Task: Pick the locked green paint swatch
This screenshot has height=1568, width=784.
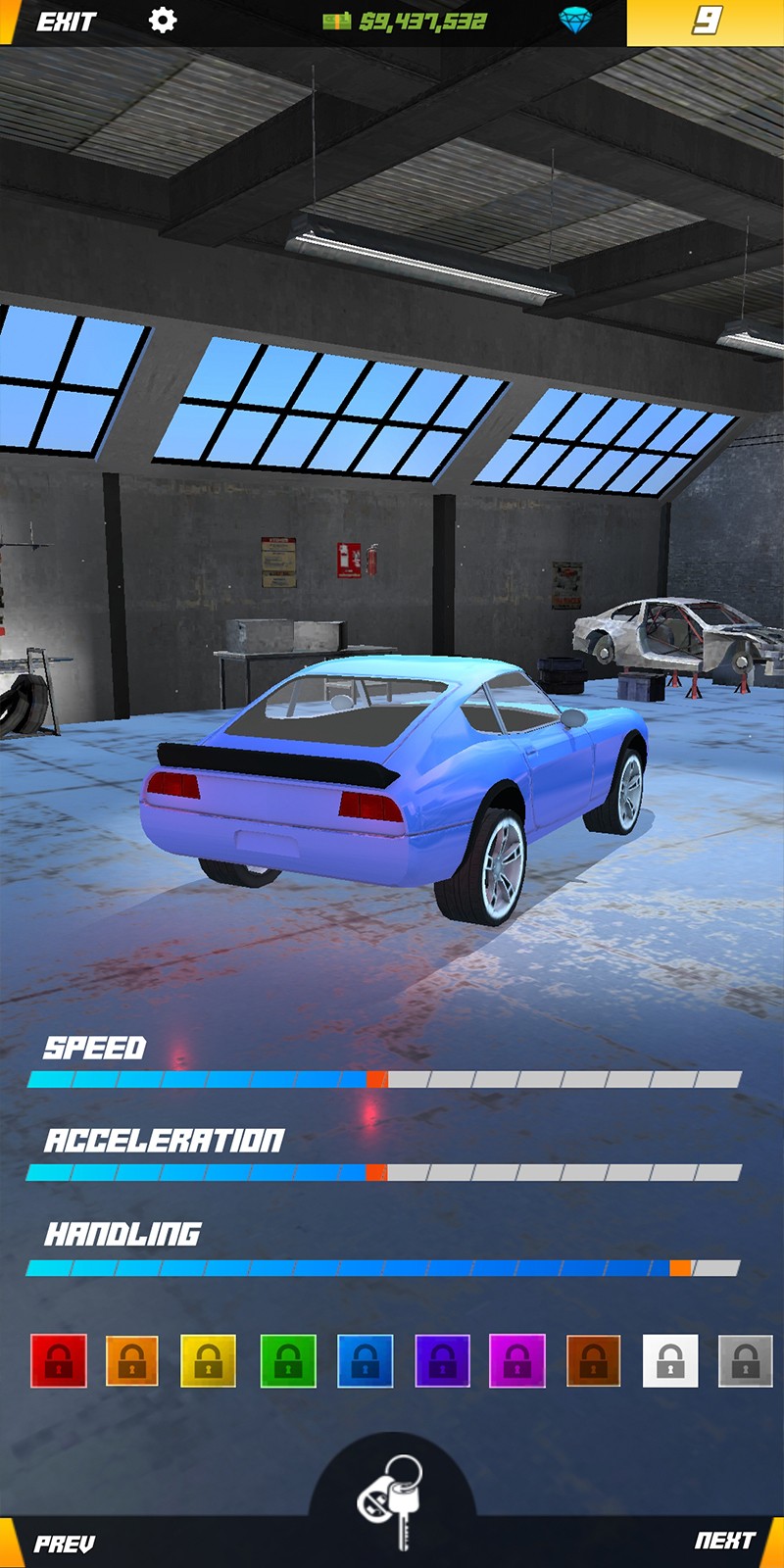Action: click(288, 1360)
